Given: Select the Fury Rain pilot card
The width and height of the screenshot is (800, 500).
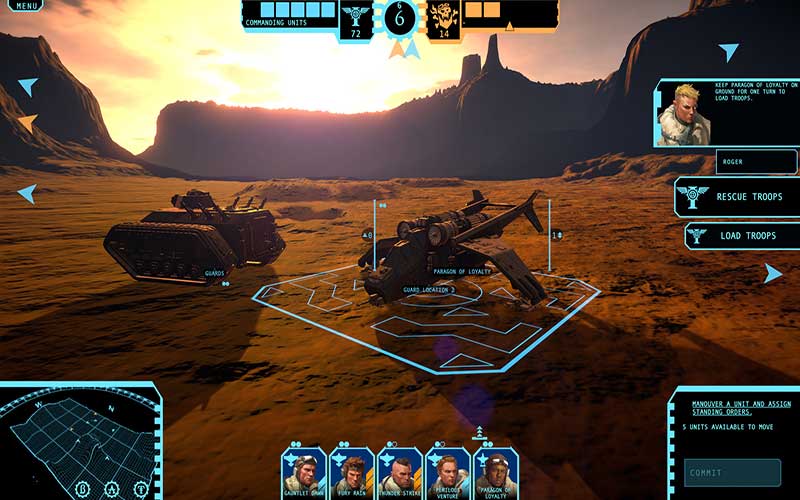Looking at the screenshot, I should (351, 470).
